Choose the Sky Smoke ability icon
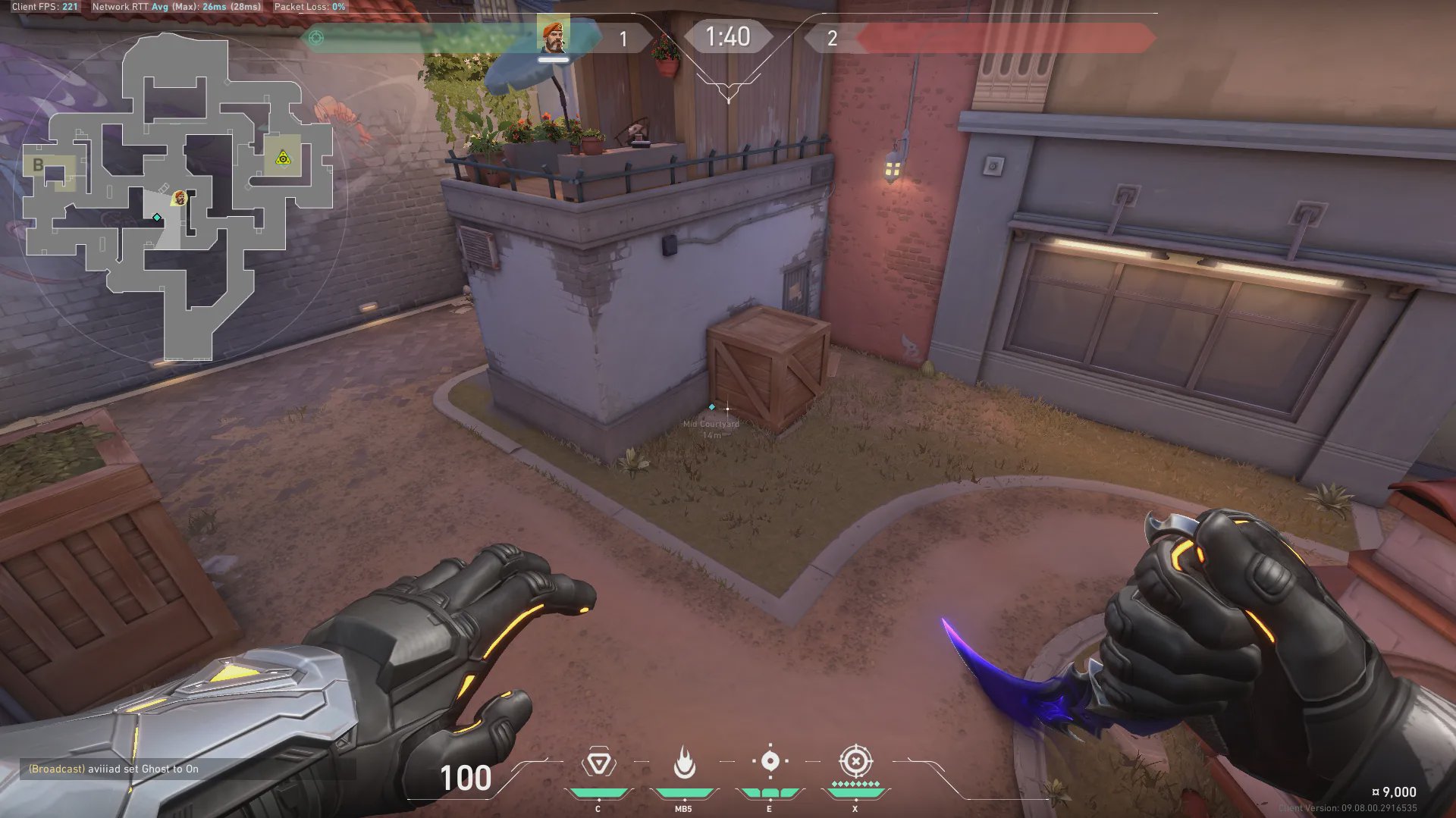The width and height of the screenshot is (1456, 818). [770, 761]
